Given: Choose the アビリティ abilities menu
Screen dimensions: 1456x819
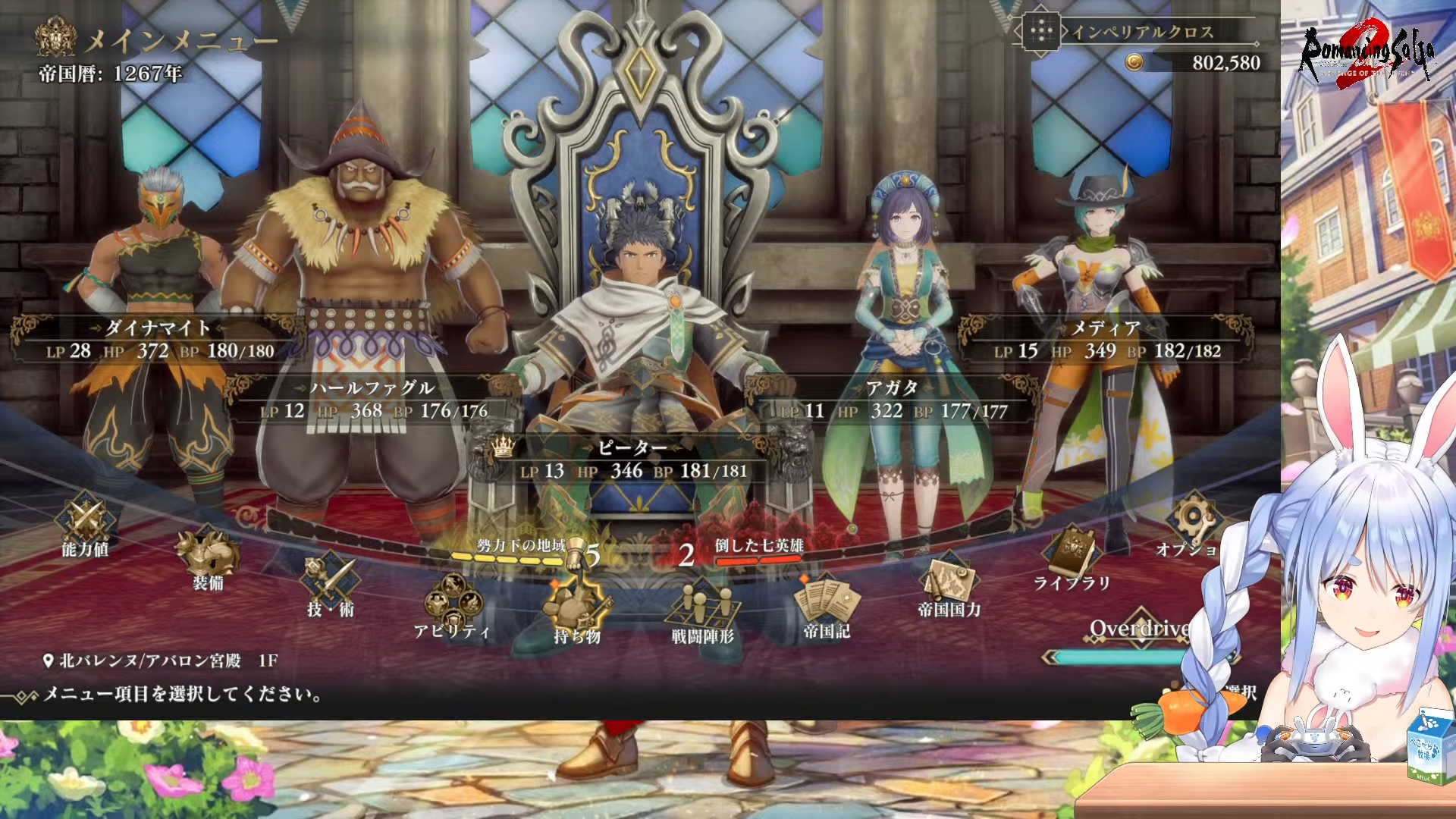Looking at the screenshot, I should 452,607.
